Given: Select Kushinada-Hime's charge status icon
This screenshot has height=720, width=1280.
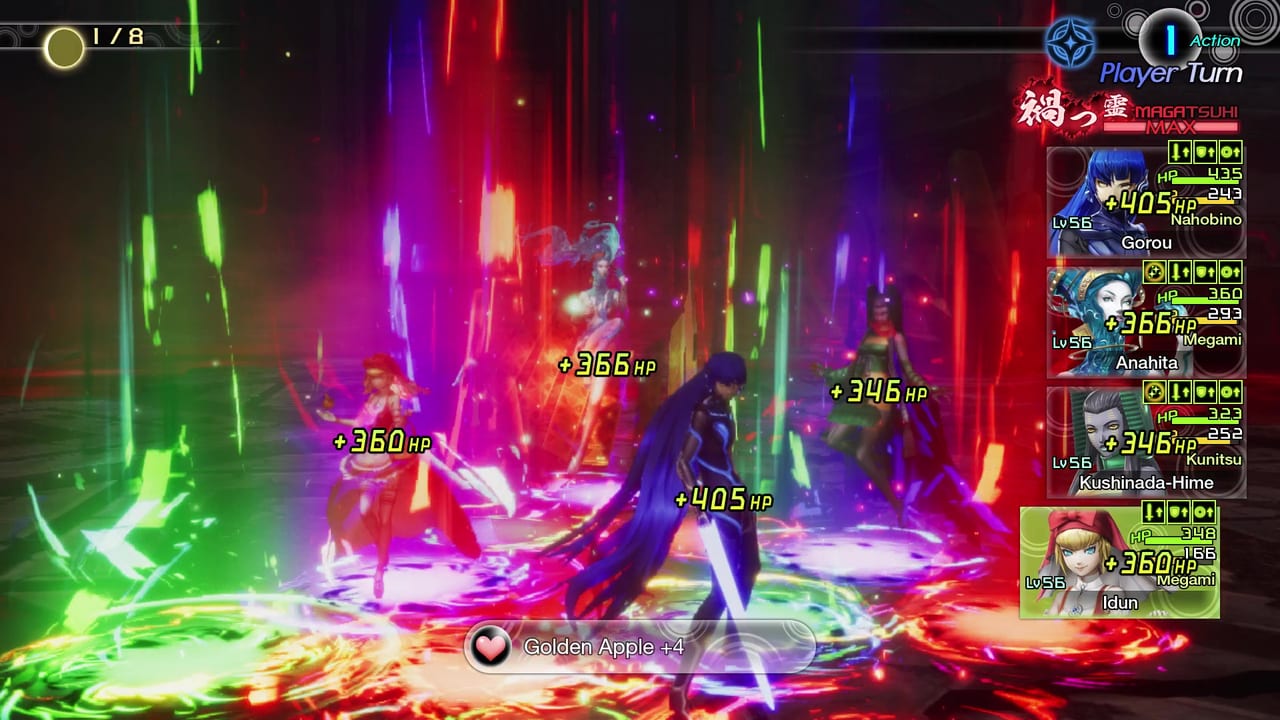Looking at the screenshot, I should click(1155, 391).
